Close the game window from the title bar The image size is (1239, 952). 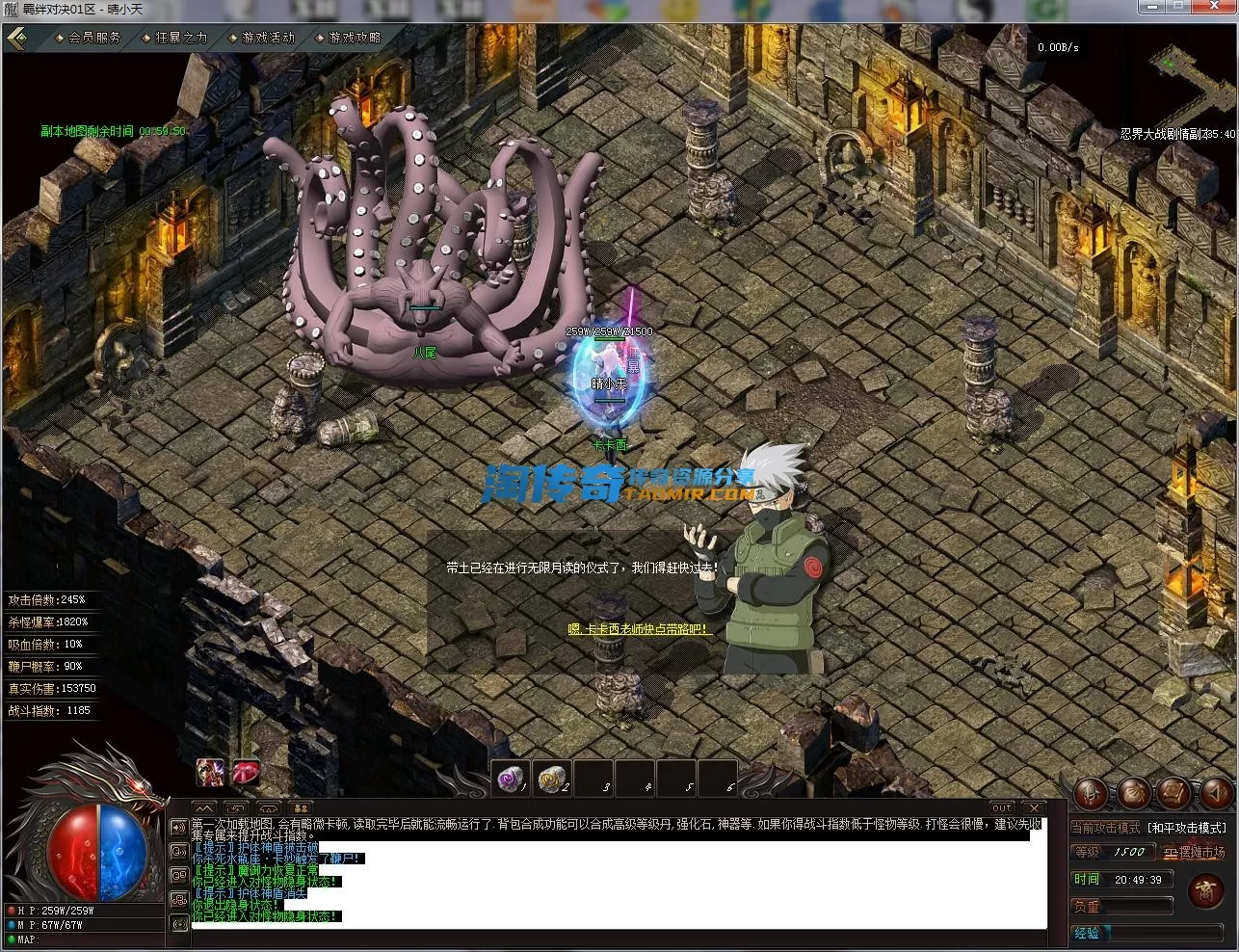point(1213,7)
